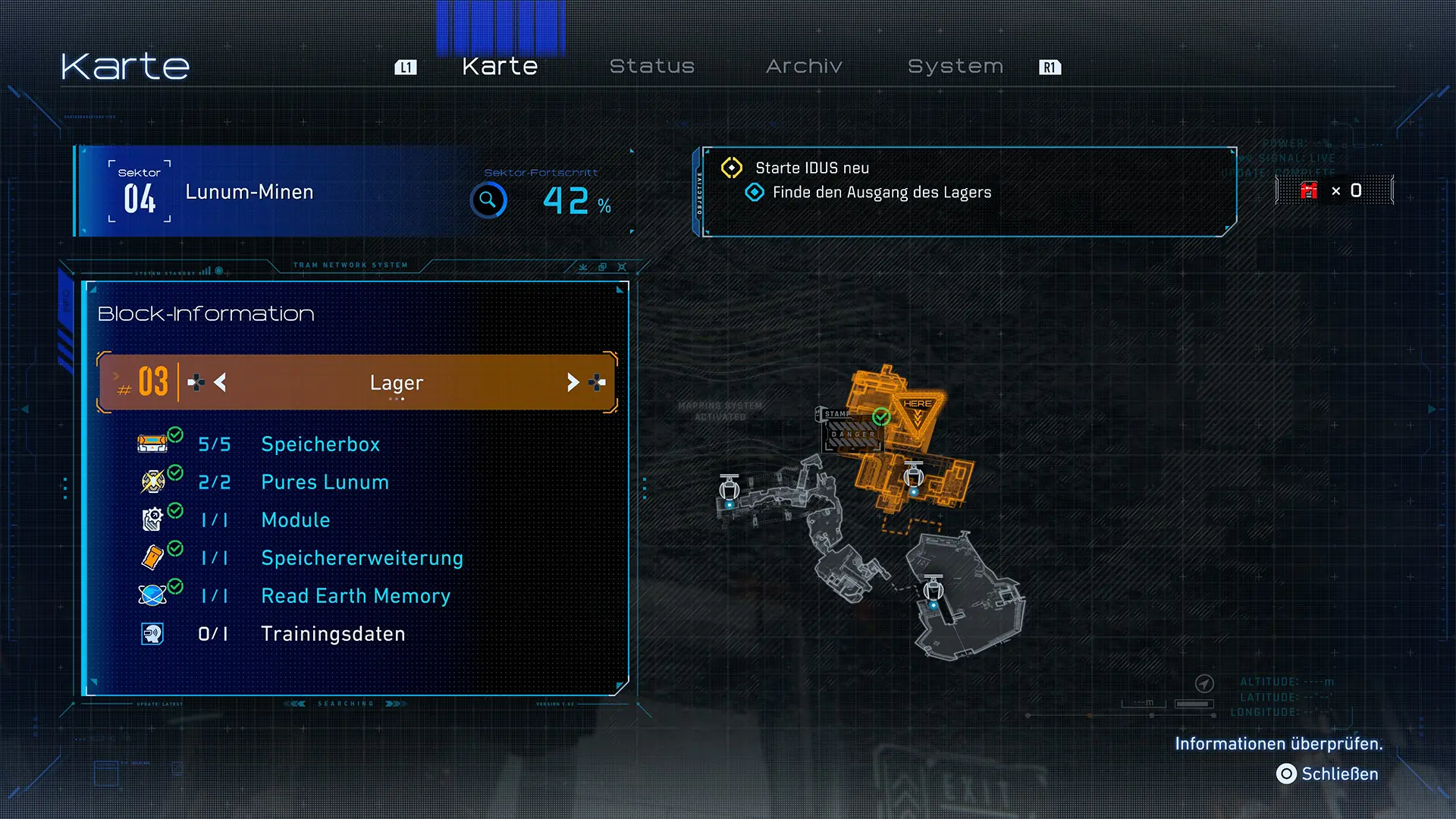
Task: Select the Sektor 04 Lunum-Minen header
Action: 249,193
